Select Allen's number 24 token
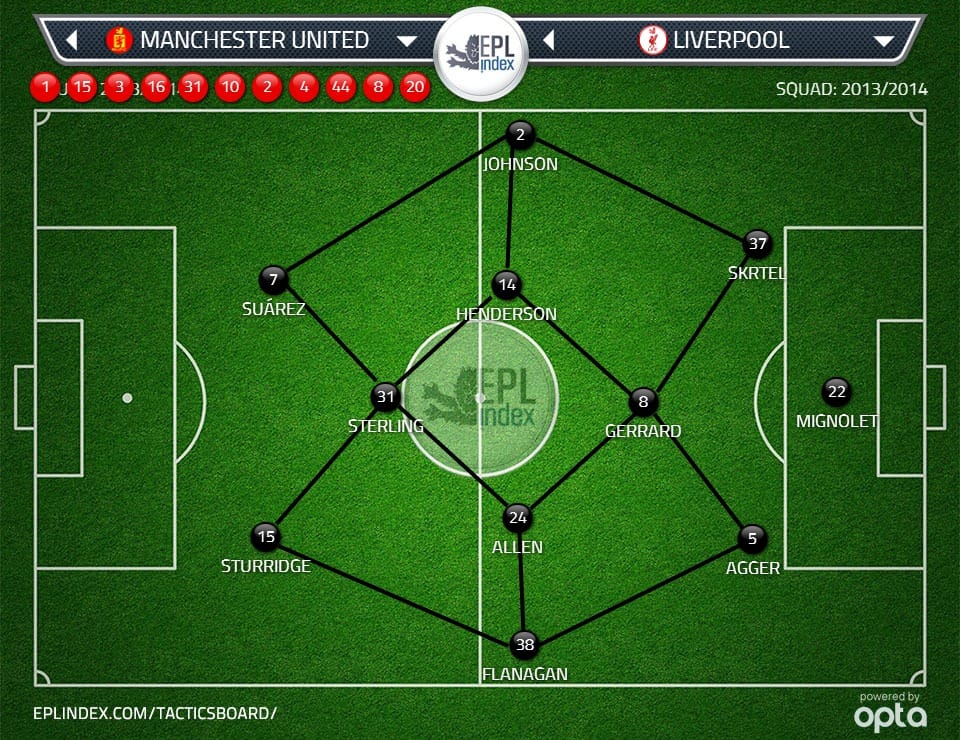 (518, 518)
